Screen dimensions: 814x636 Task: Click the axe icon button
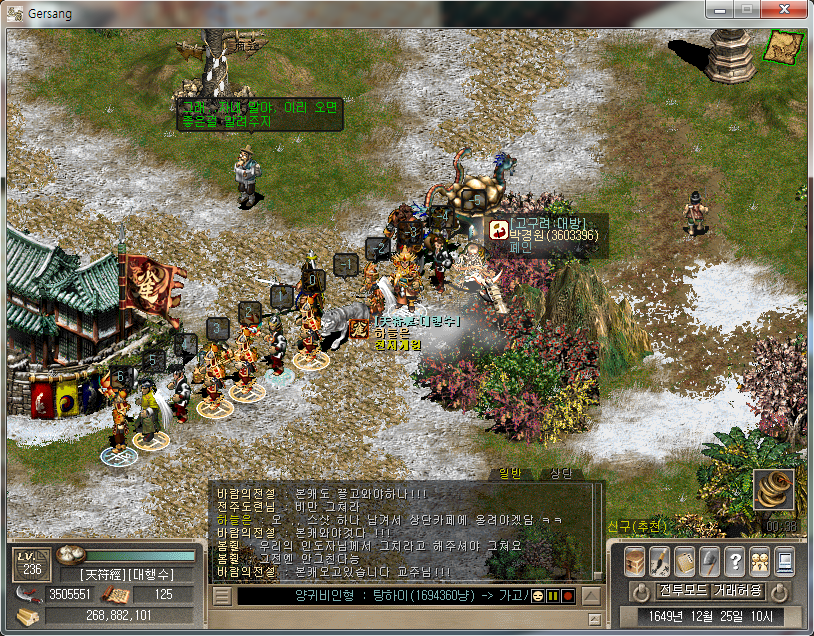tap(709, 561)
